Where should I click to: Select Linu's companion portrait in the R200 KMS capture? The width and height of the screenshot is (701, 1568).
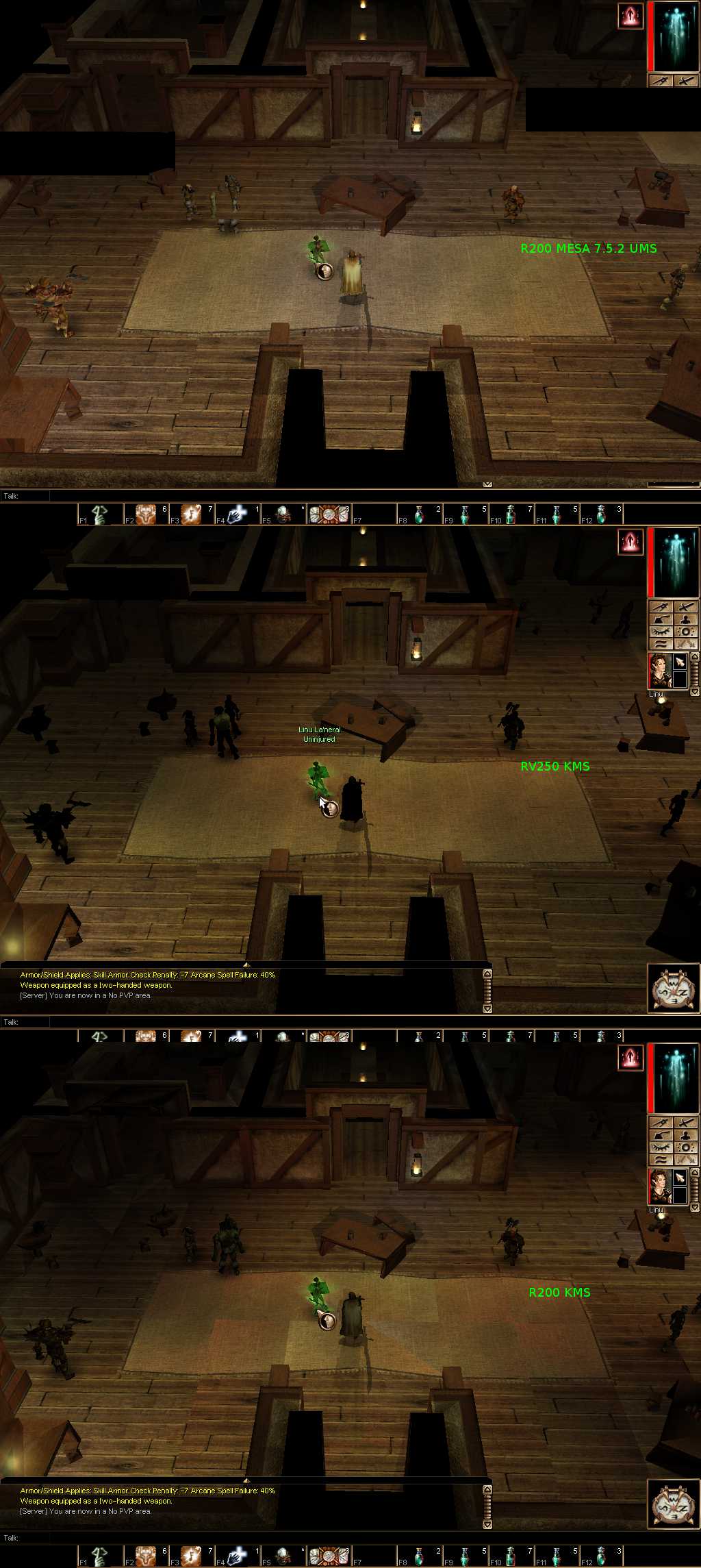pos(660,1187)
